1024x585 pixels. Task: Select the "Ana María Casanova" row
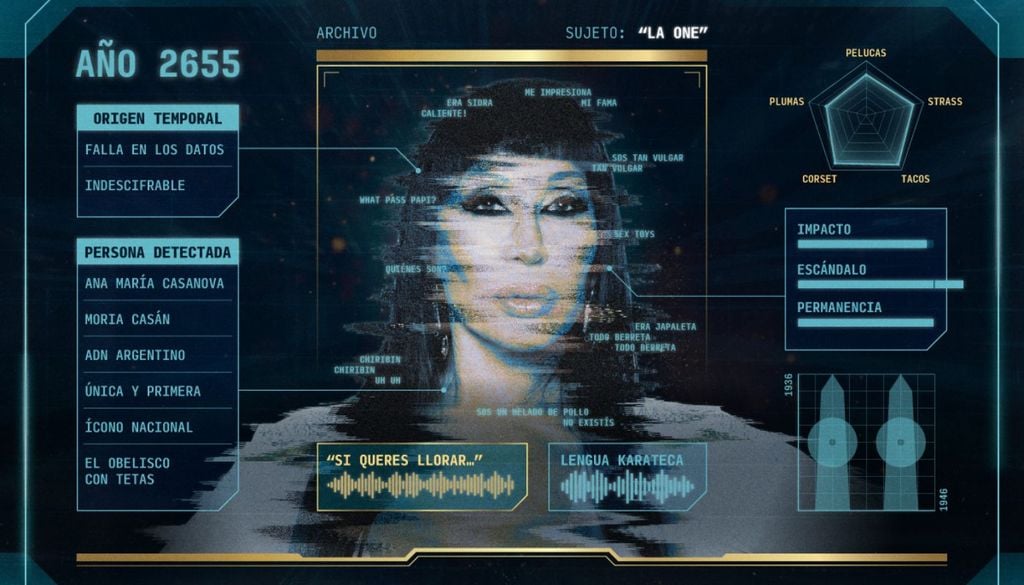[x=155, y=283]
